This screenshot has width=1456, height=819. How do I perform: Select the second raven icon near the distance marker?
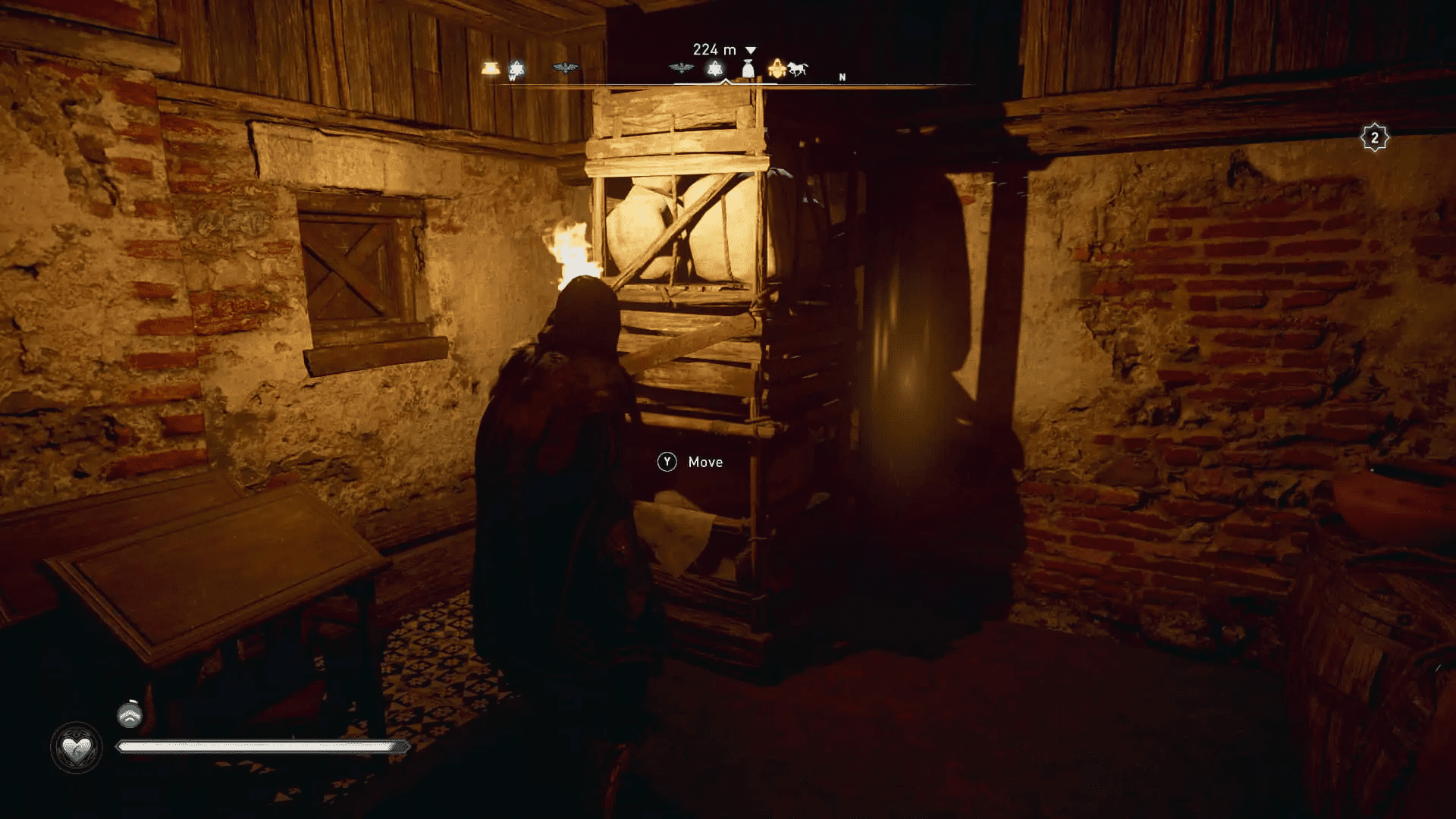click(x=680, y=67)
